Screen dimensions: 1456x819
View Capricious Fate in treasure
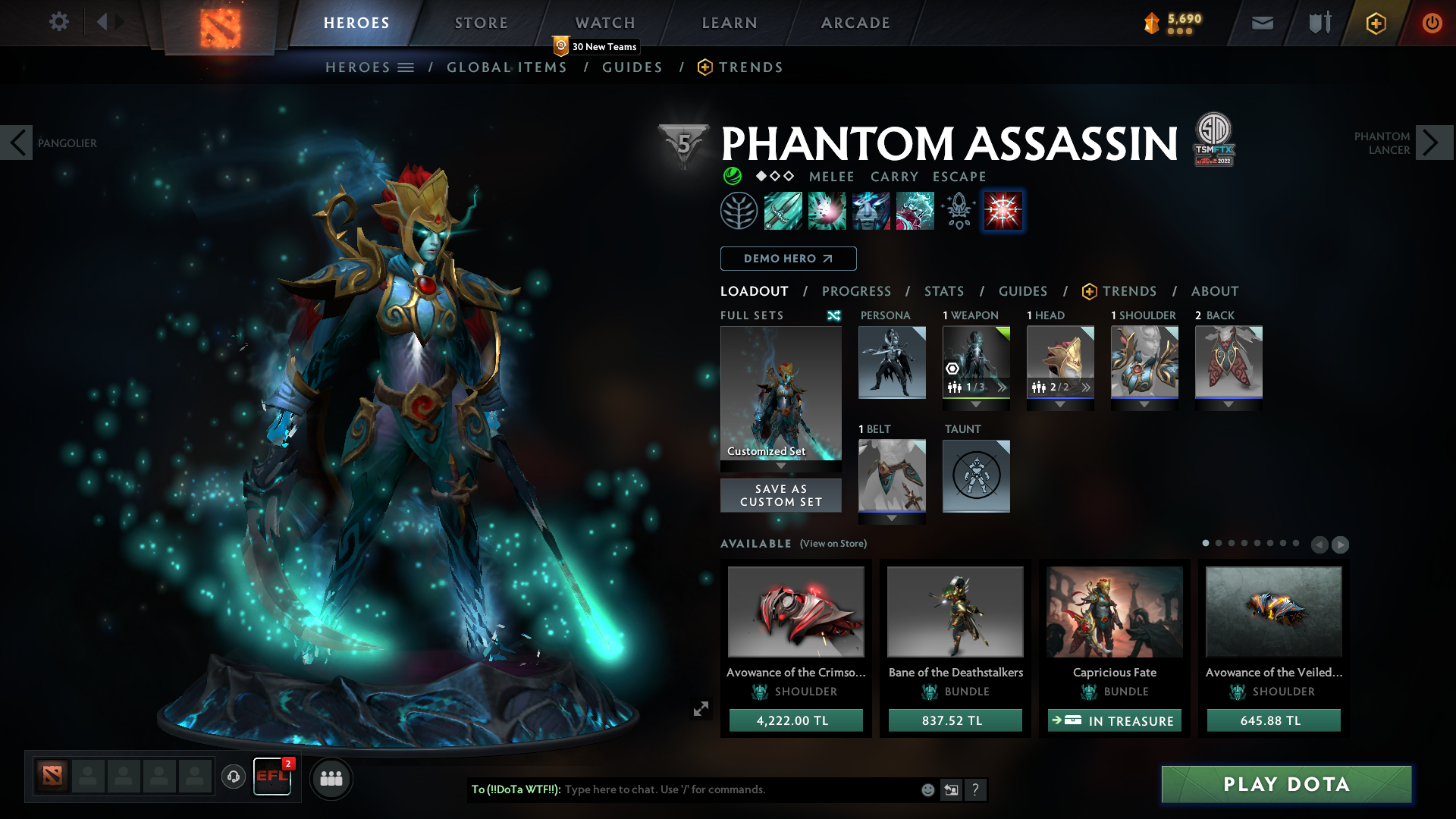(x=1114, y=720)
